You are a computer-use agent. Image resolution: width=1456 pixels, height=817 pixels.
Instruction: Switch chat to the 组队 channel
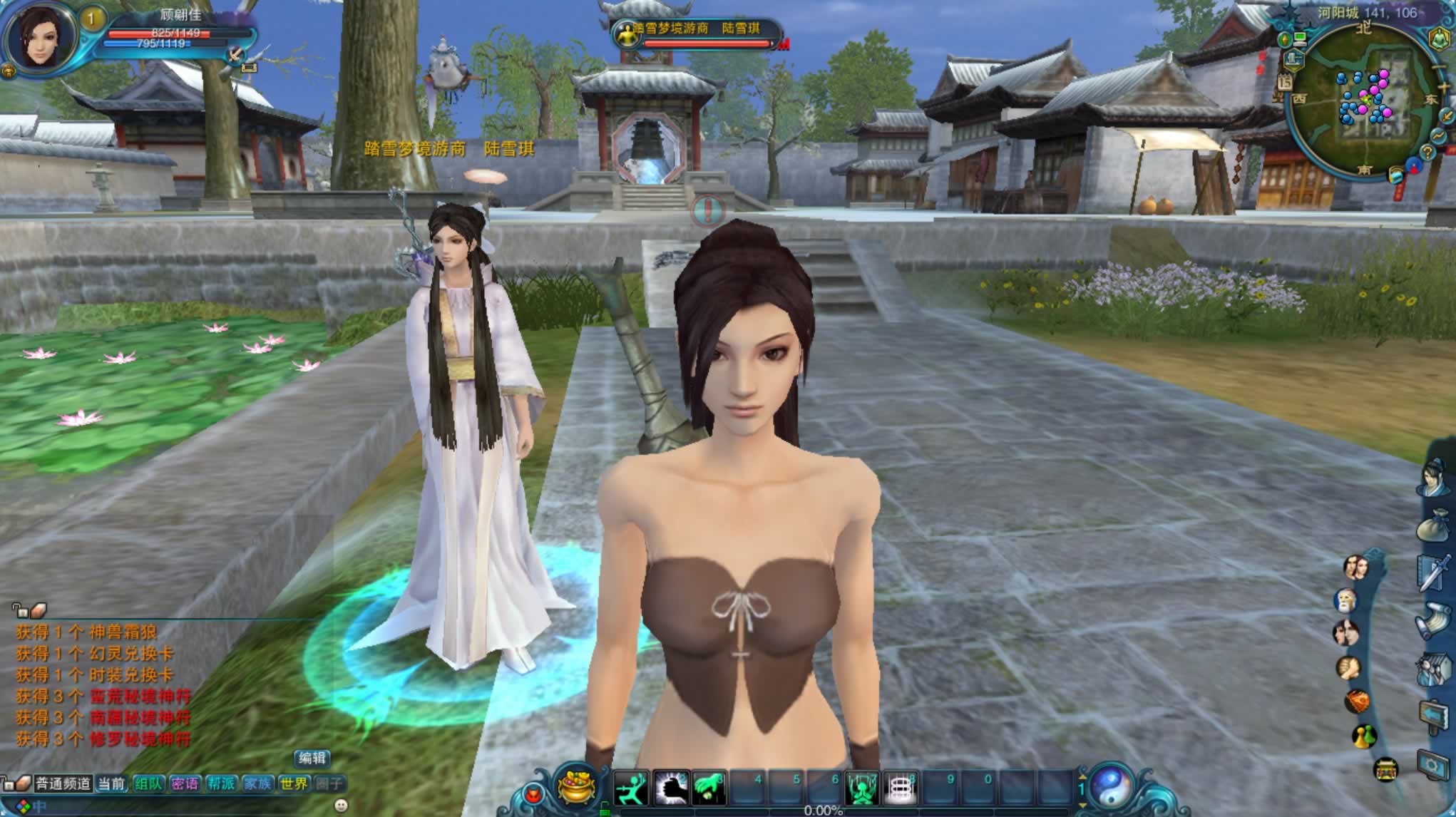148,784
